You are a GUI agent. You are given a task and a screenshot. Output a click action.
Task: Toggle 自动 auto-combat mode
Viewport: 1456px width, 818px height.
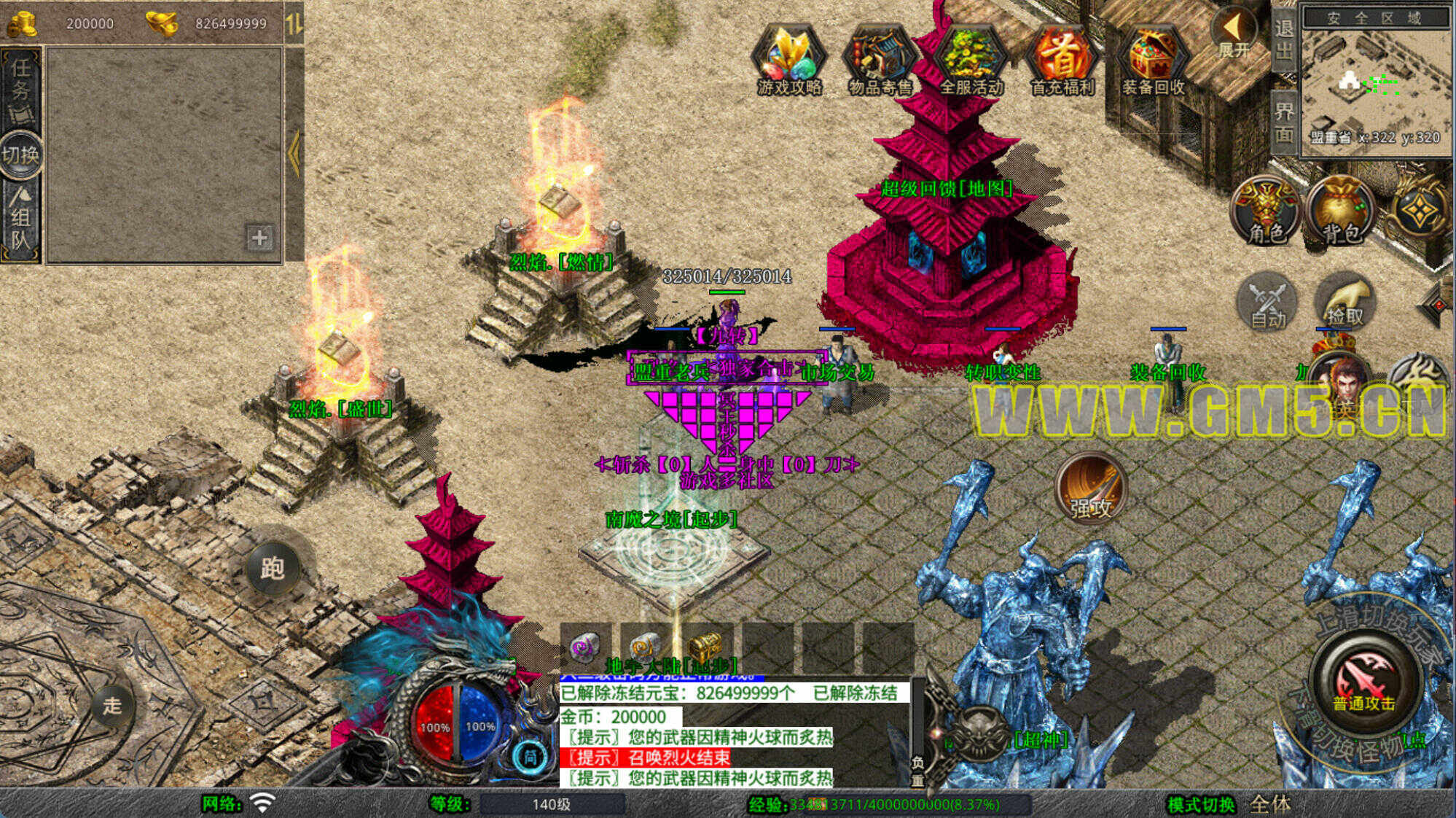click(x=1268, y=303)
